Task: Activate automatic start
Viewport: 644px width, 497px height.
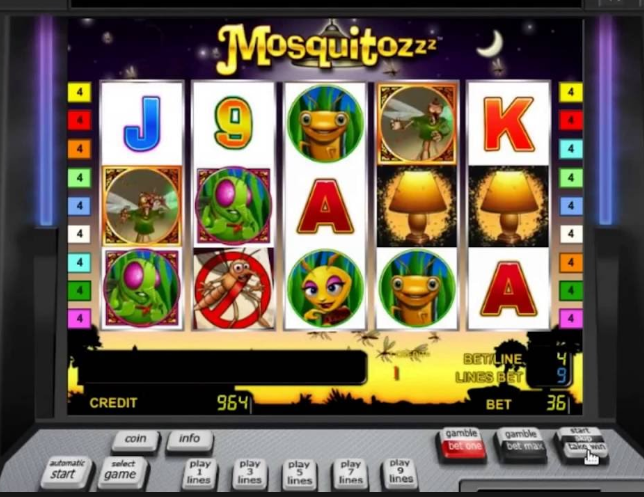Action: click(67, 471)
